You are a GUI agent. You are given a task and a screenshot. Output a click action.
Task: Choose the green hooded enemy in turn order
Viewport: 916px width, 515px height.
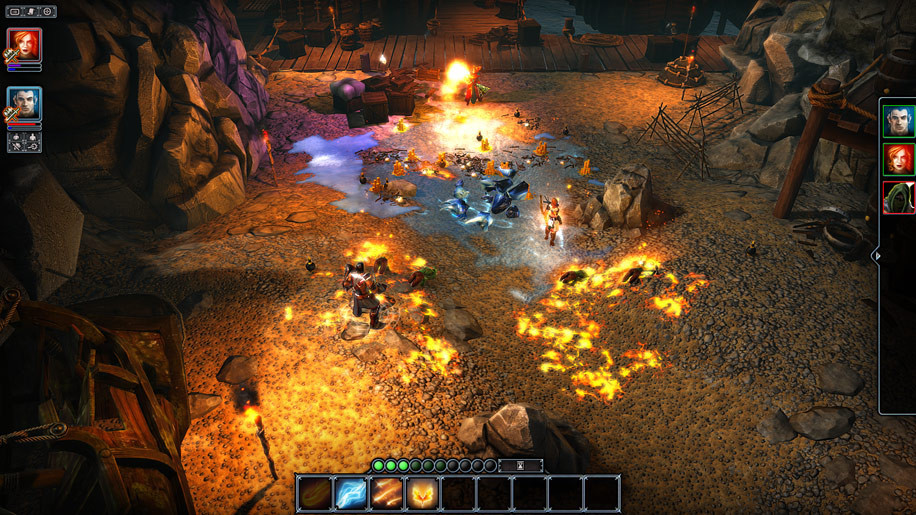[x=899, y=197]
